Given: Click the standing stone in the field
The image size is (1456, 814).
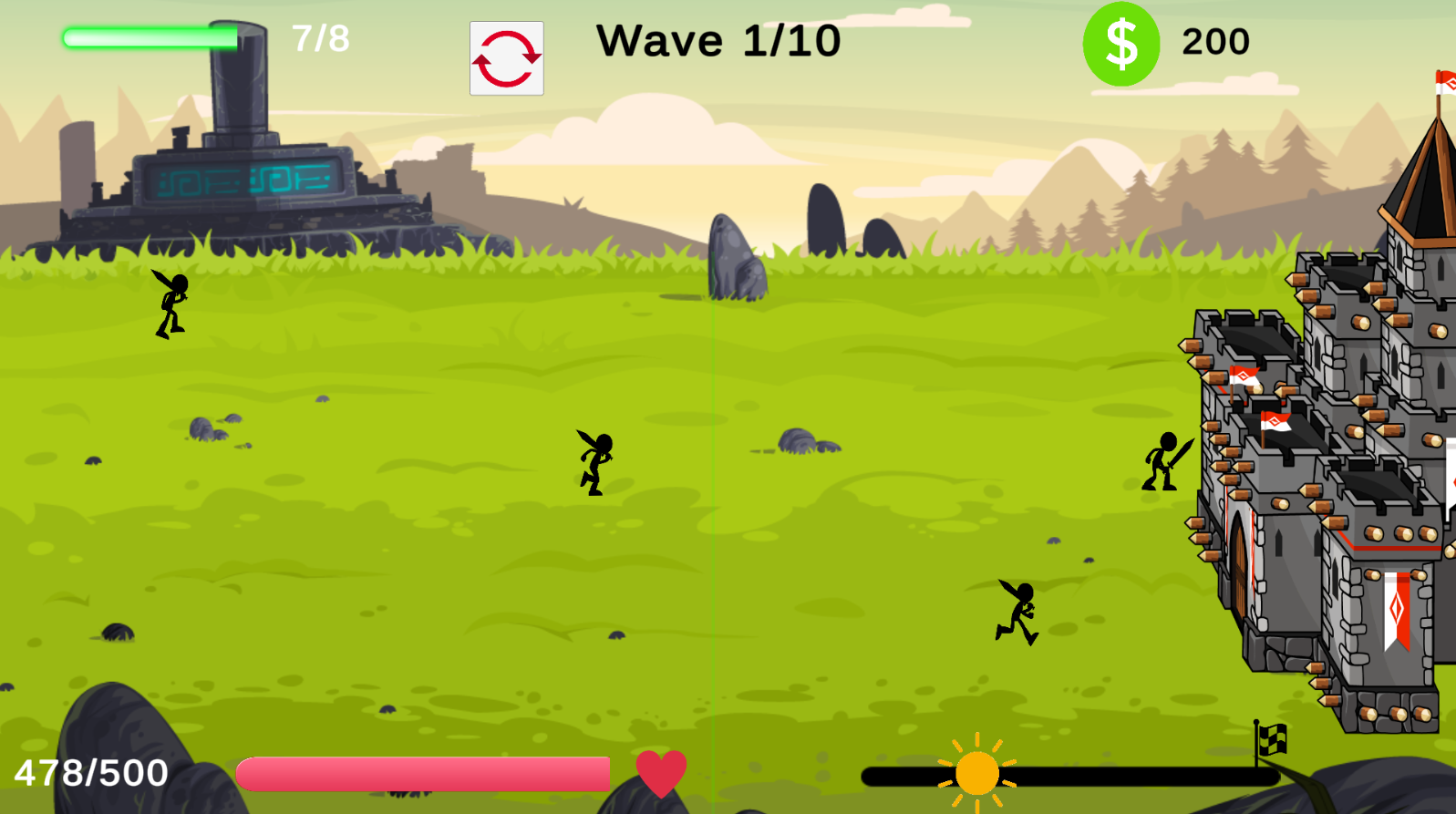Looking at the screenshot, I should pyautogui.click(x=735, y=255).
